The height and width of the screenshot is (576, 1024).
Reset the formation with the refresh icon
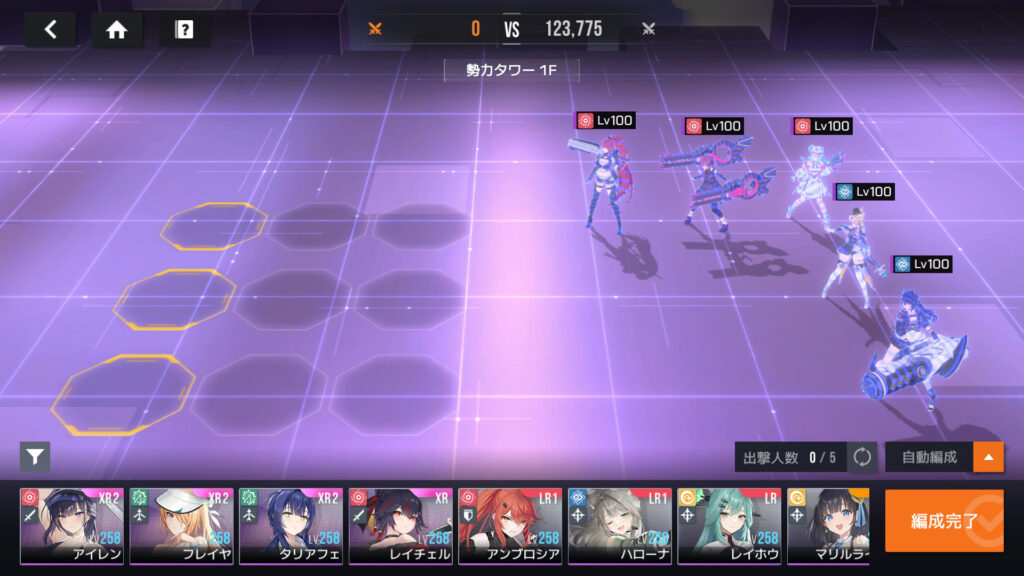(861, 457)
